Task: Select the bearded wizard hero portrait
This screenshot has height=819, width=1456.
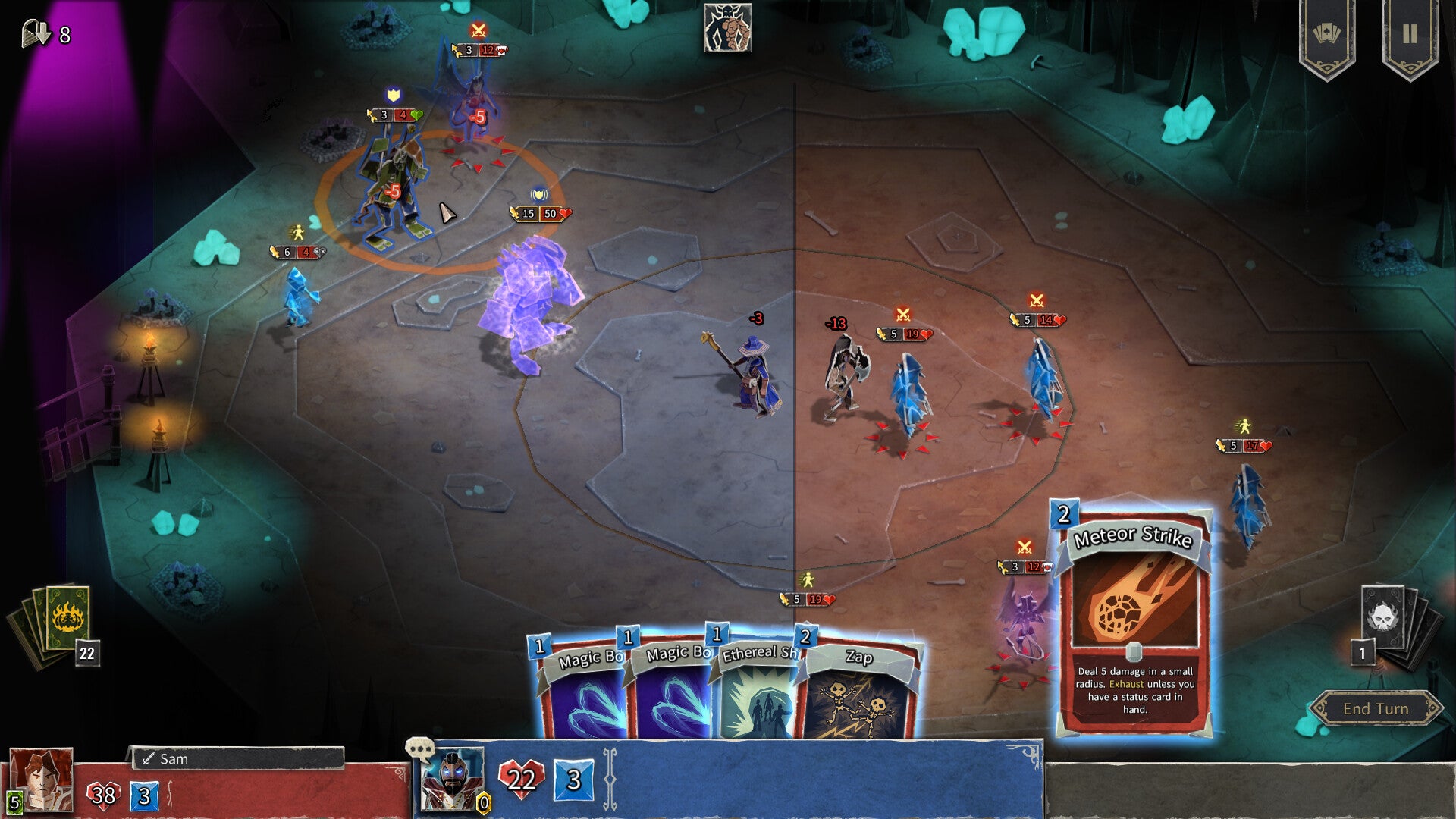Action: coord(452,780)
